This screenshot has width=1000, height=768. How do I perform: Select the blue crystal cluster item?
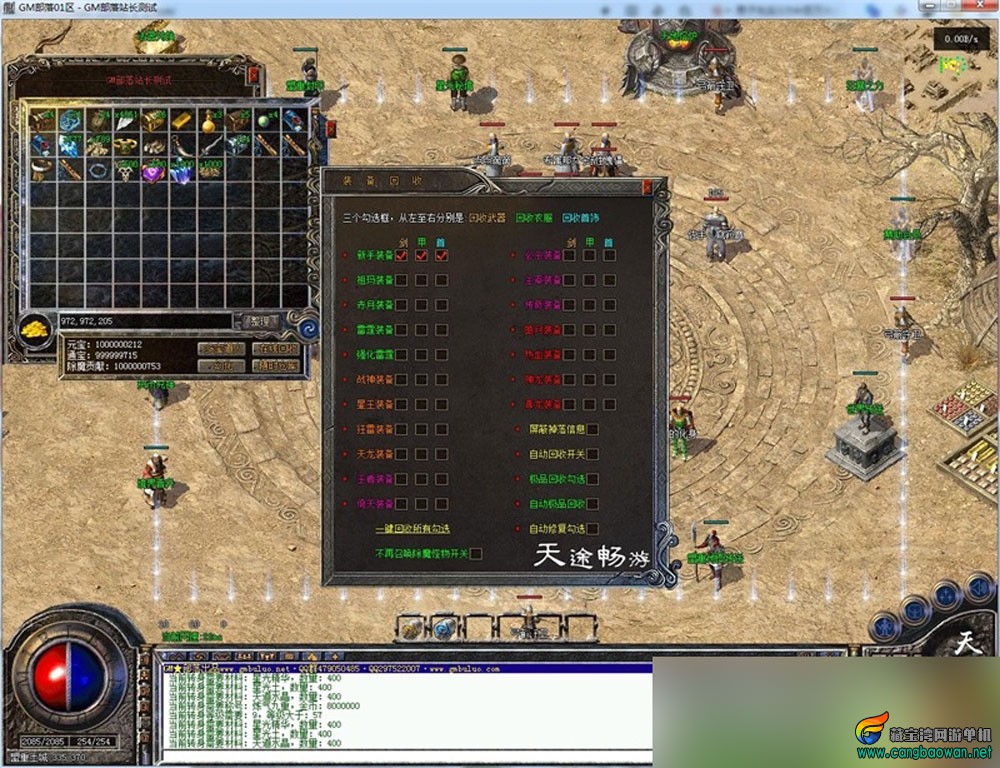point(182,172)
